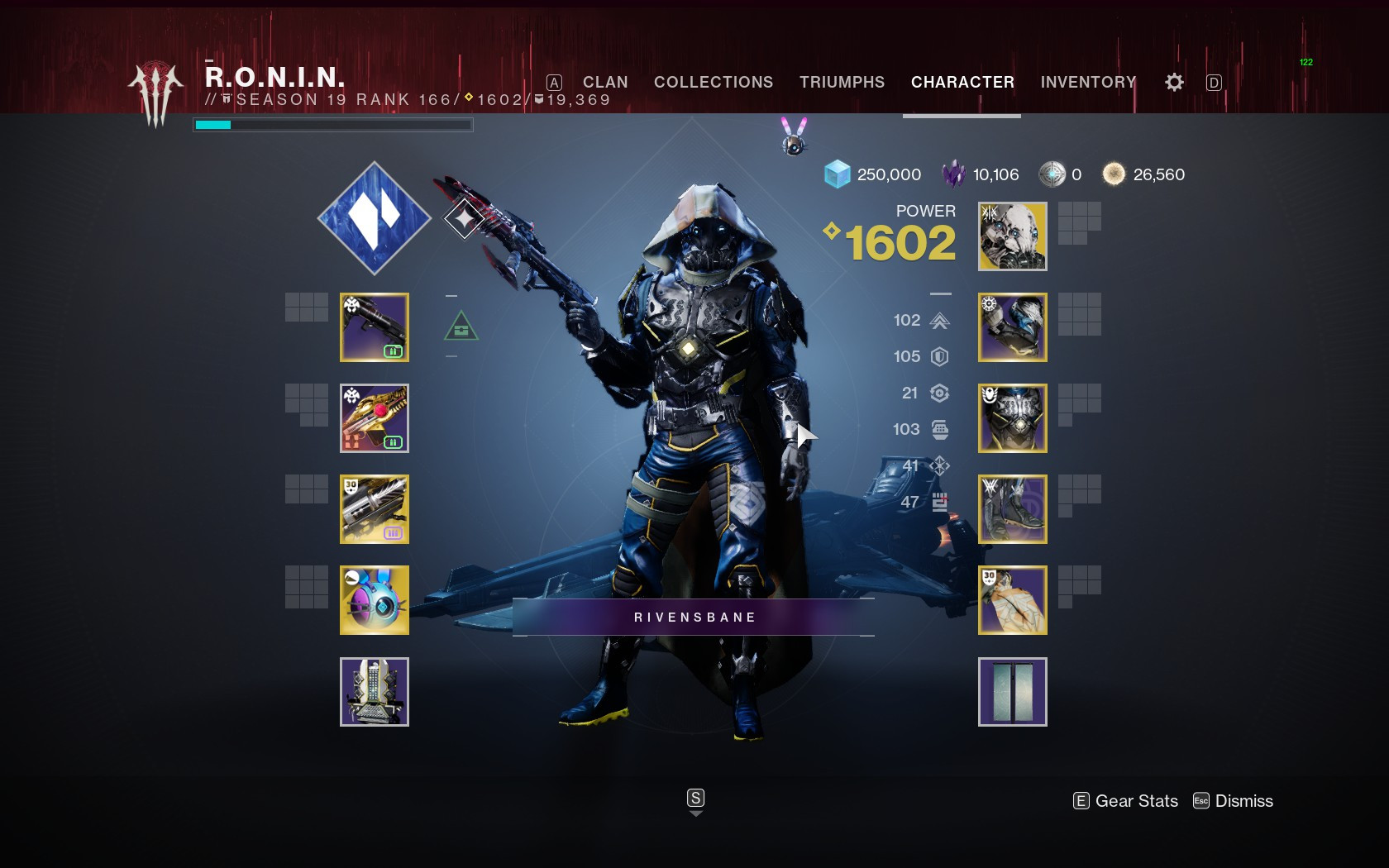Click the Gear Stats button
Viewport: 1389px width, 868px height.
1126,801
